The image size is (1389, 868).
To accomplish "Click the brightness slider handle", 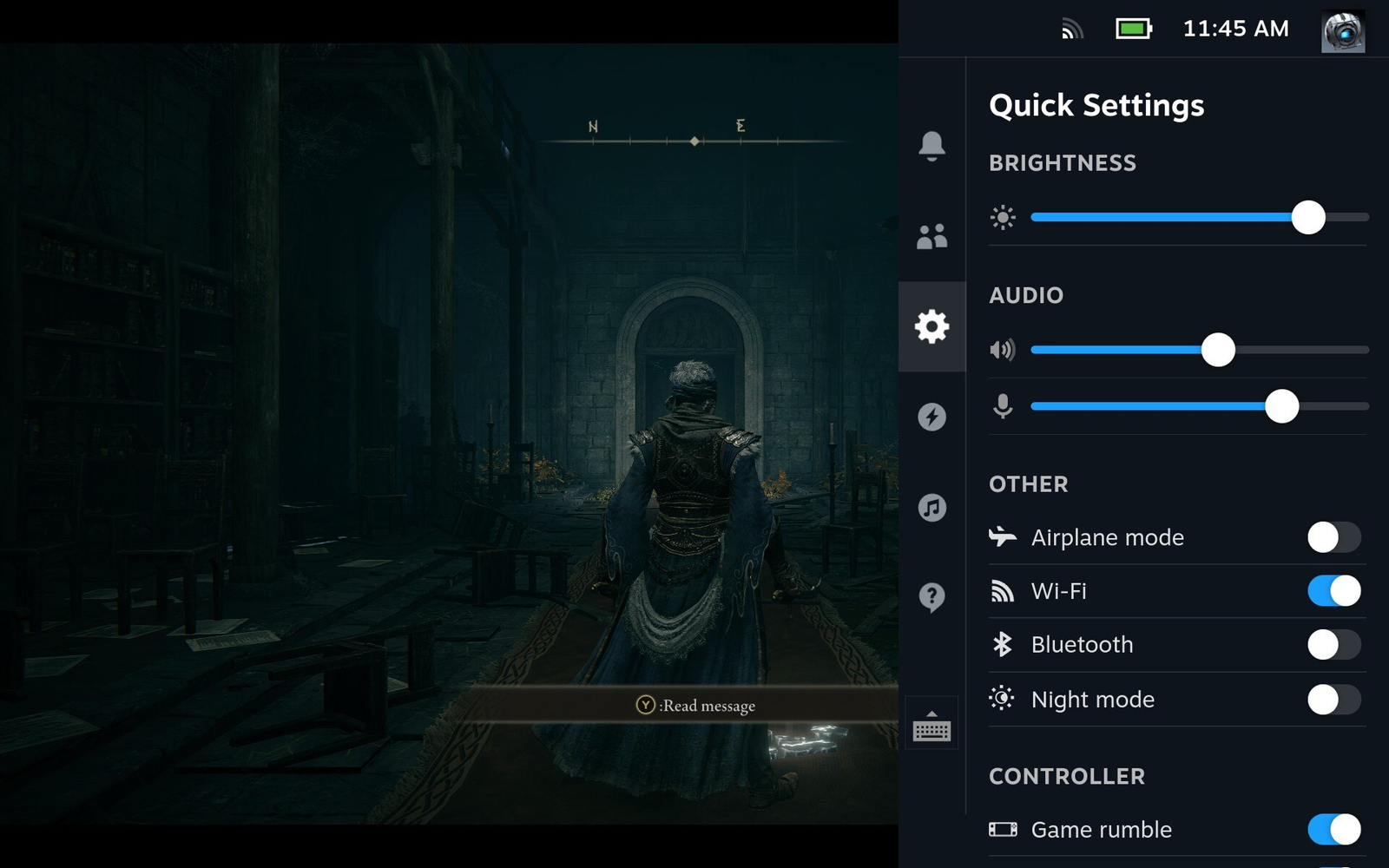I will 1307,217.
